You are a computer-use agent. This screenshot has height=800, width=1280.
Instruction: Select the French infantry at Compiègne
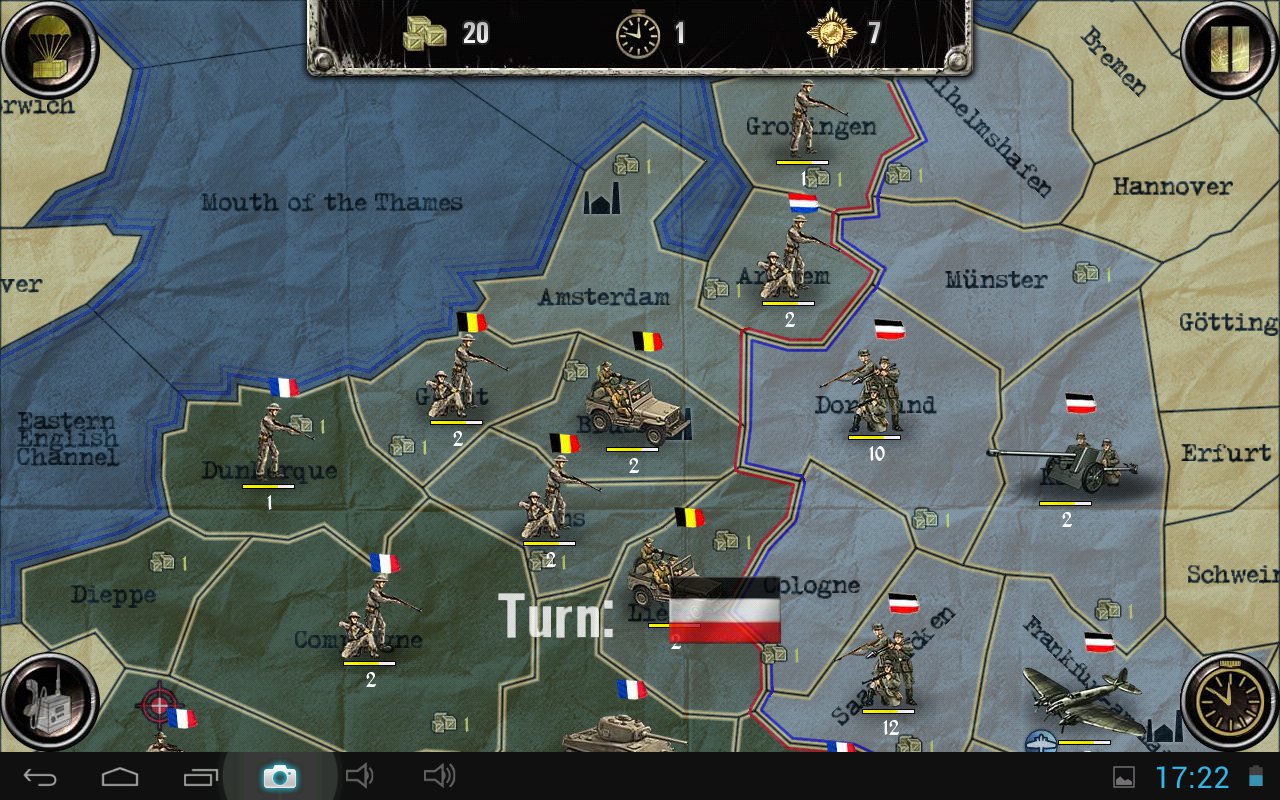[x=372, y=618]
